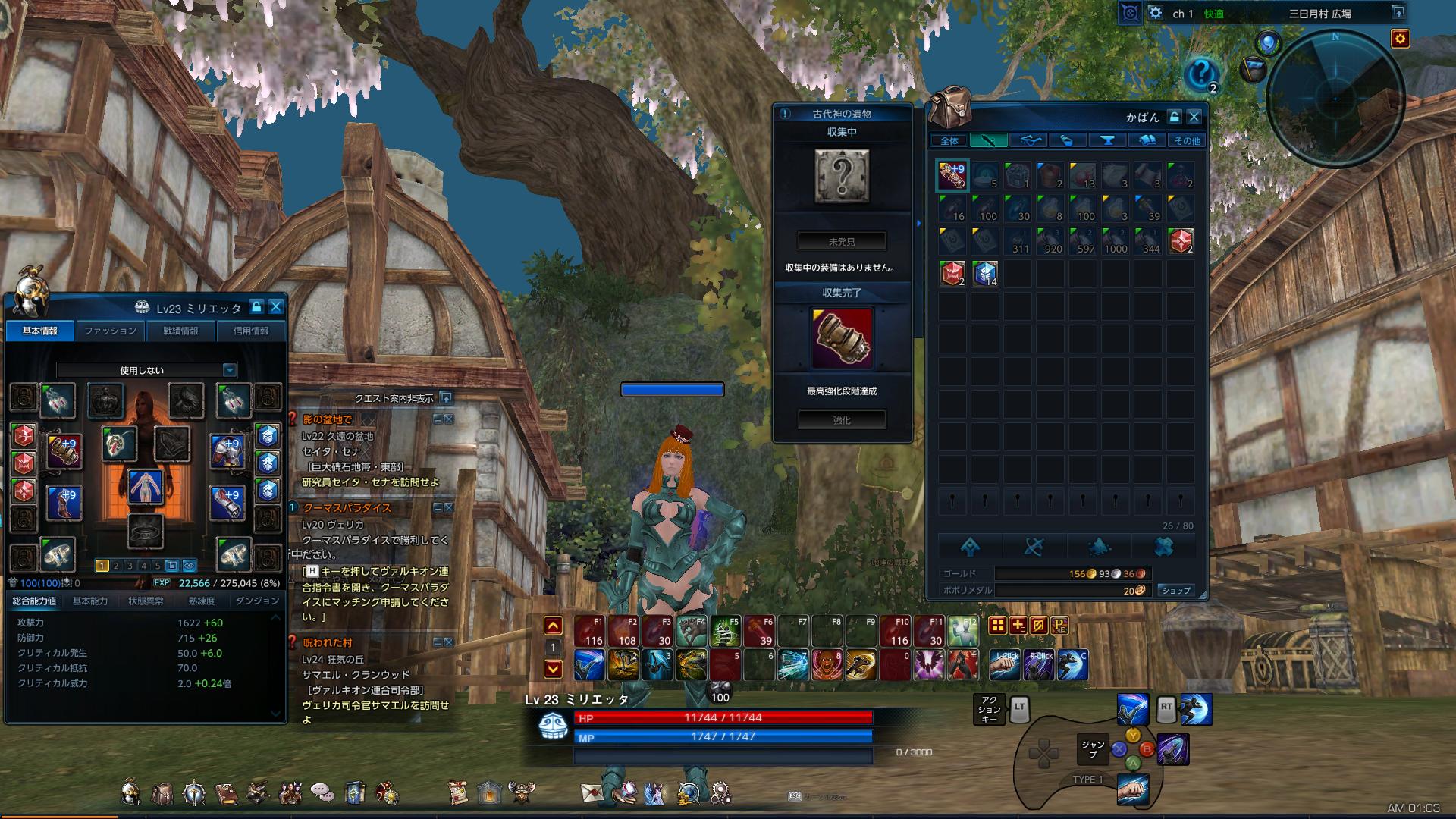Screen dimensions: 1456x819
Task: Open the accessories filter tab in the inventory
Action: [x=1029, y=140]
